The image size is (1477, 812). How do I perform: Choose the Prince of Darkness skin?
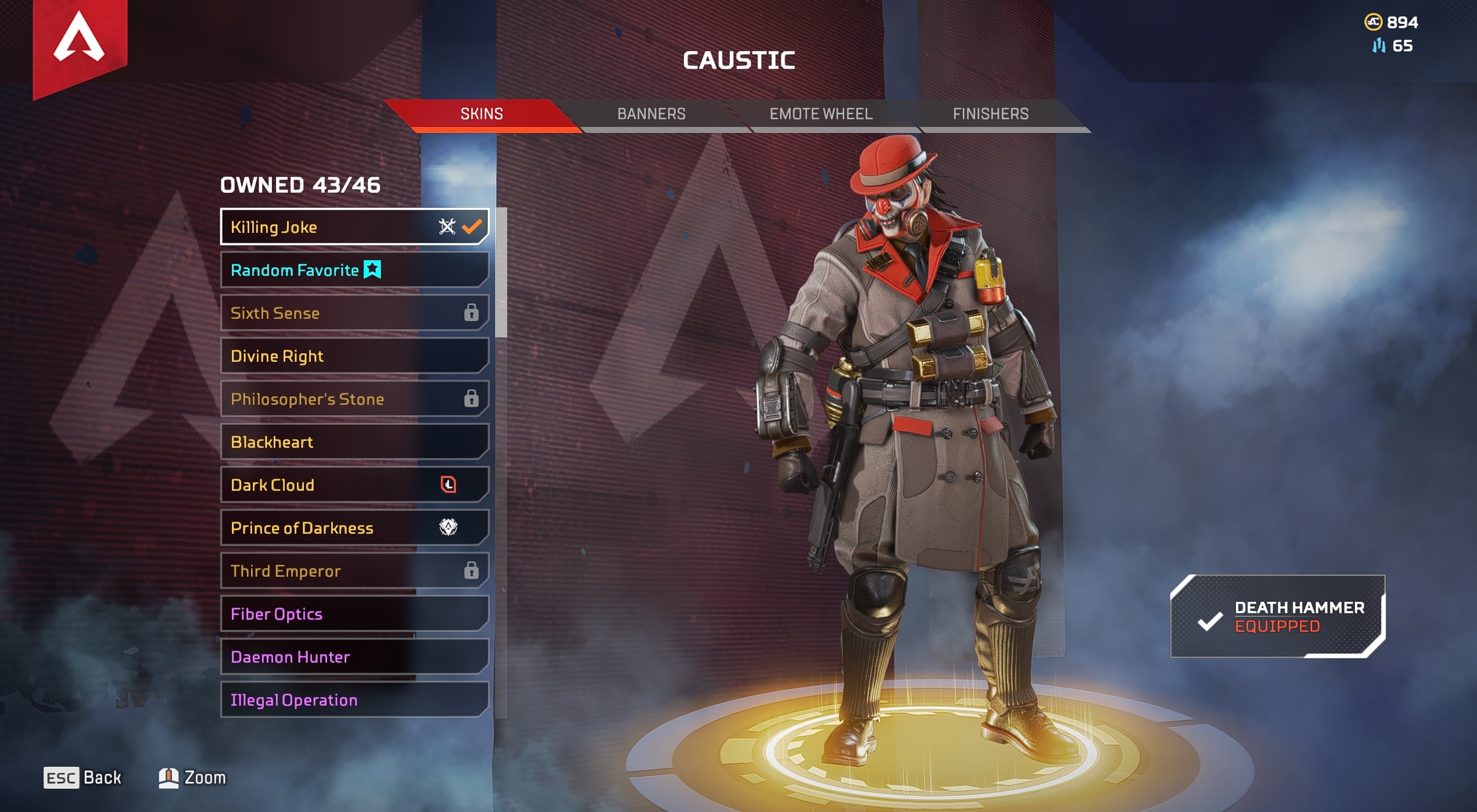354,527
